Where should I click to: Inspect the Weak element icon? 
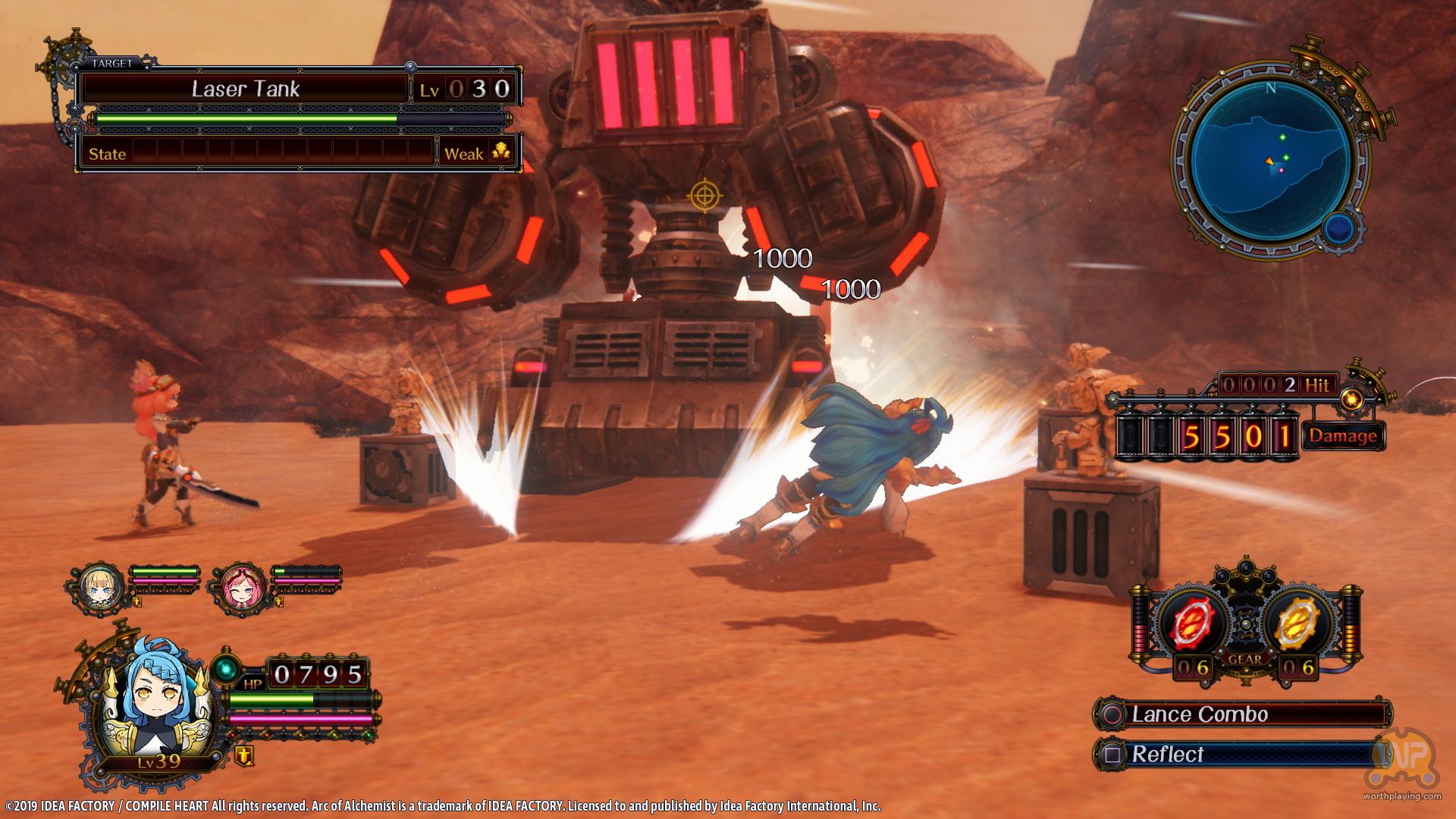502,152
